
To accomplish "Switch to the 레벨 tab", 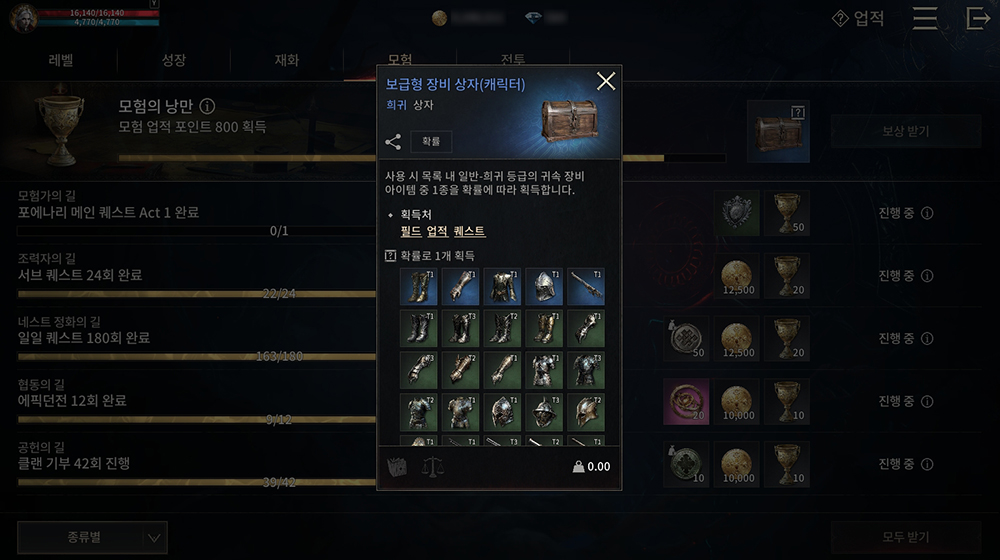I will (61, 60).
